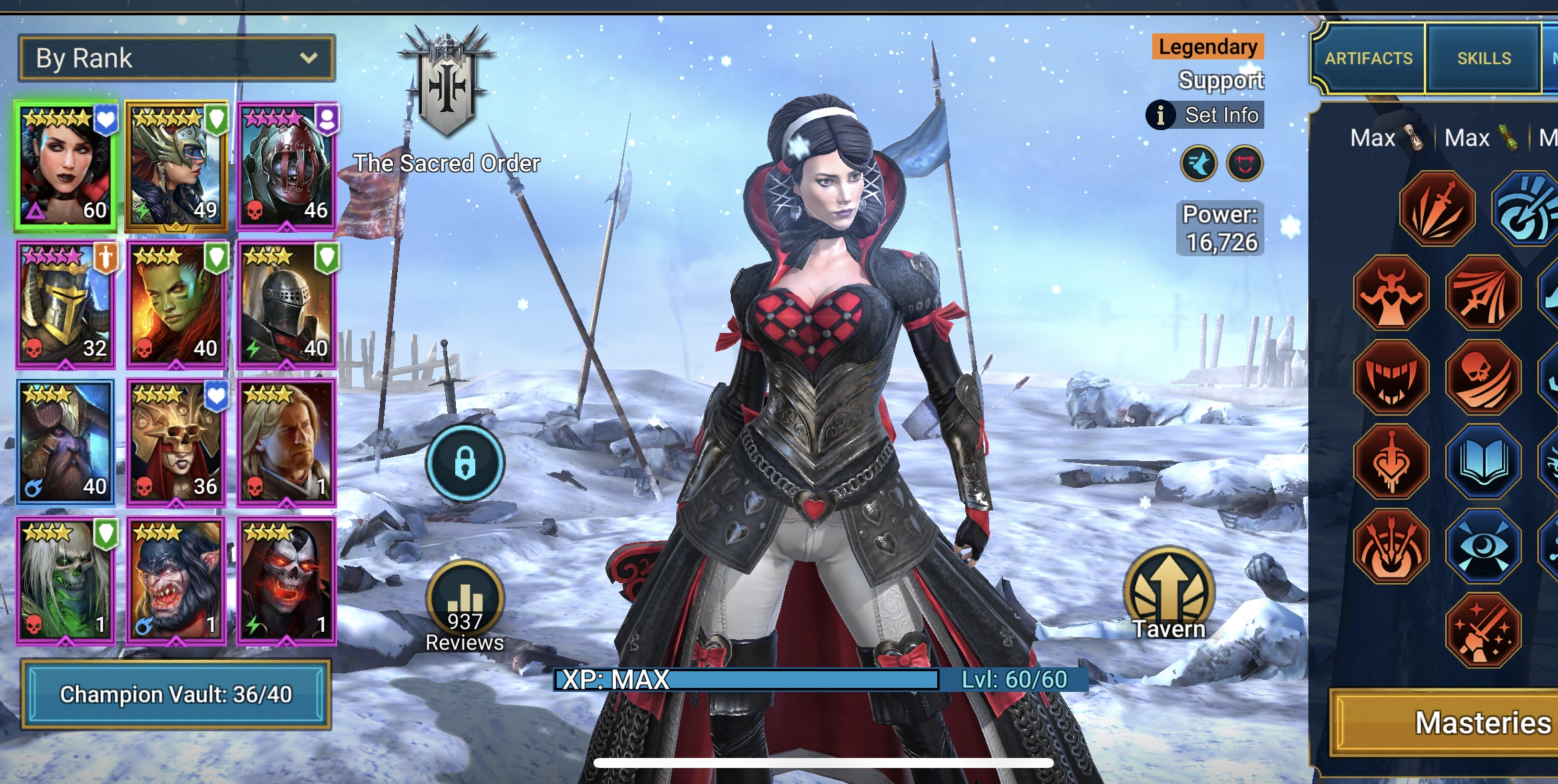Select the green glowing skeleton champion
This screenshot has width=1558, height=784.
[65, 581]
